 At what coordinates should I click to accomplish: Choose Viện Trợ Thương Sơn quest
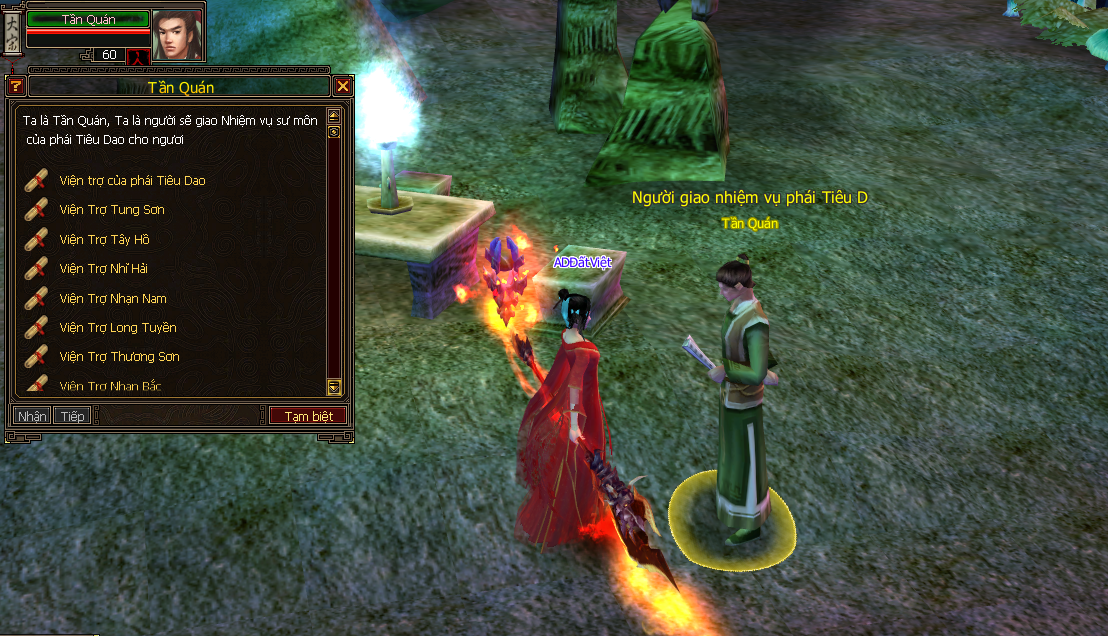click(119, 357)
